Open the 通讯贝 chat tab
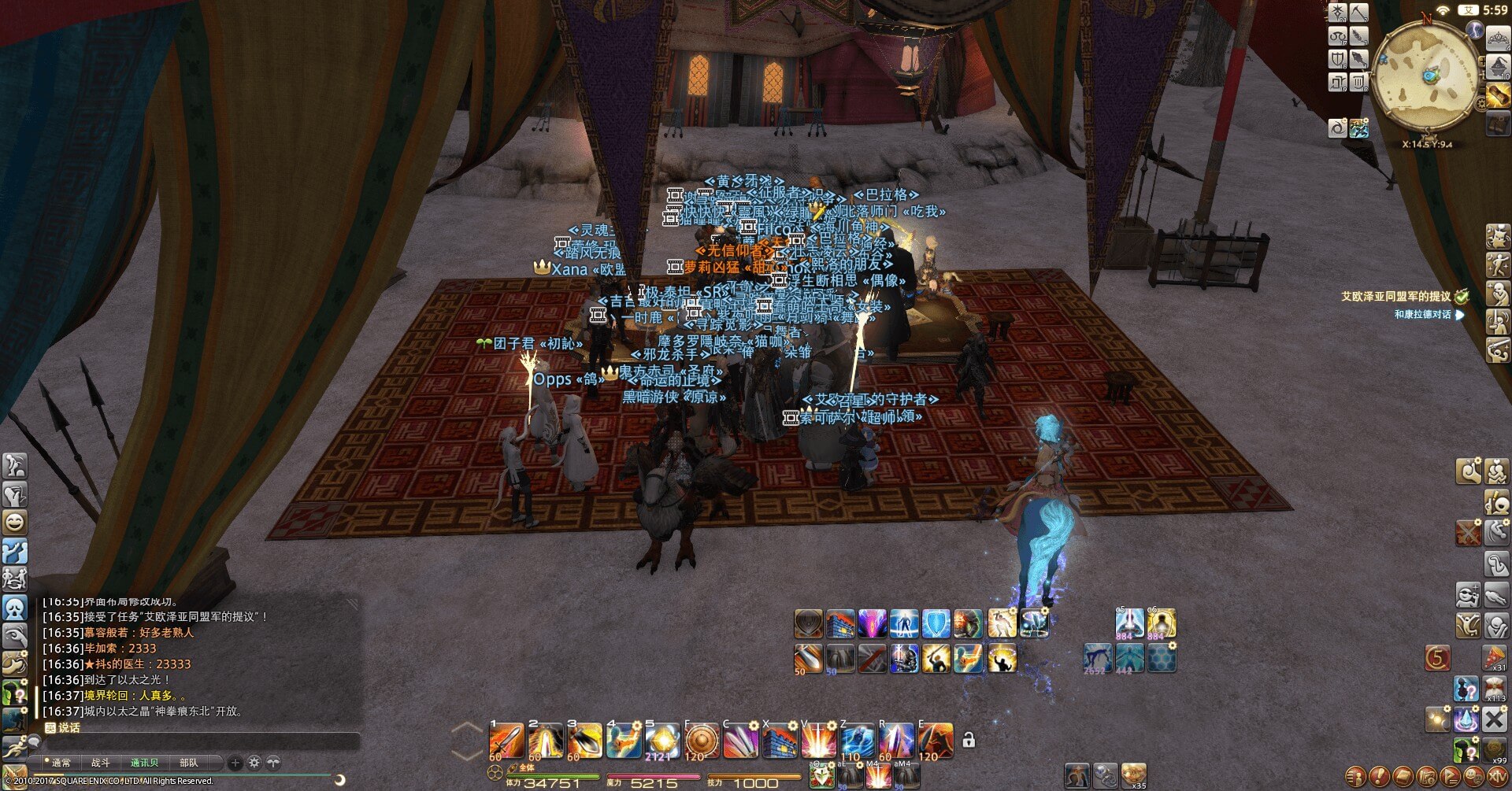This screenshot has height=791, width=1512. (144, 763)
